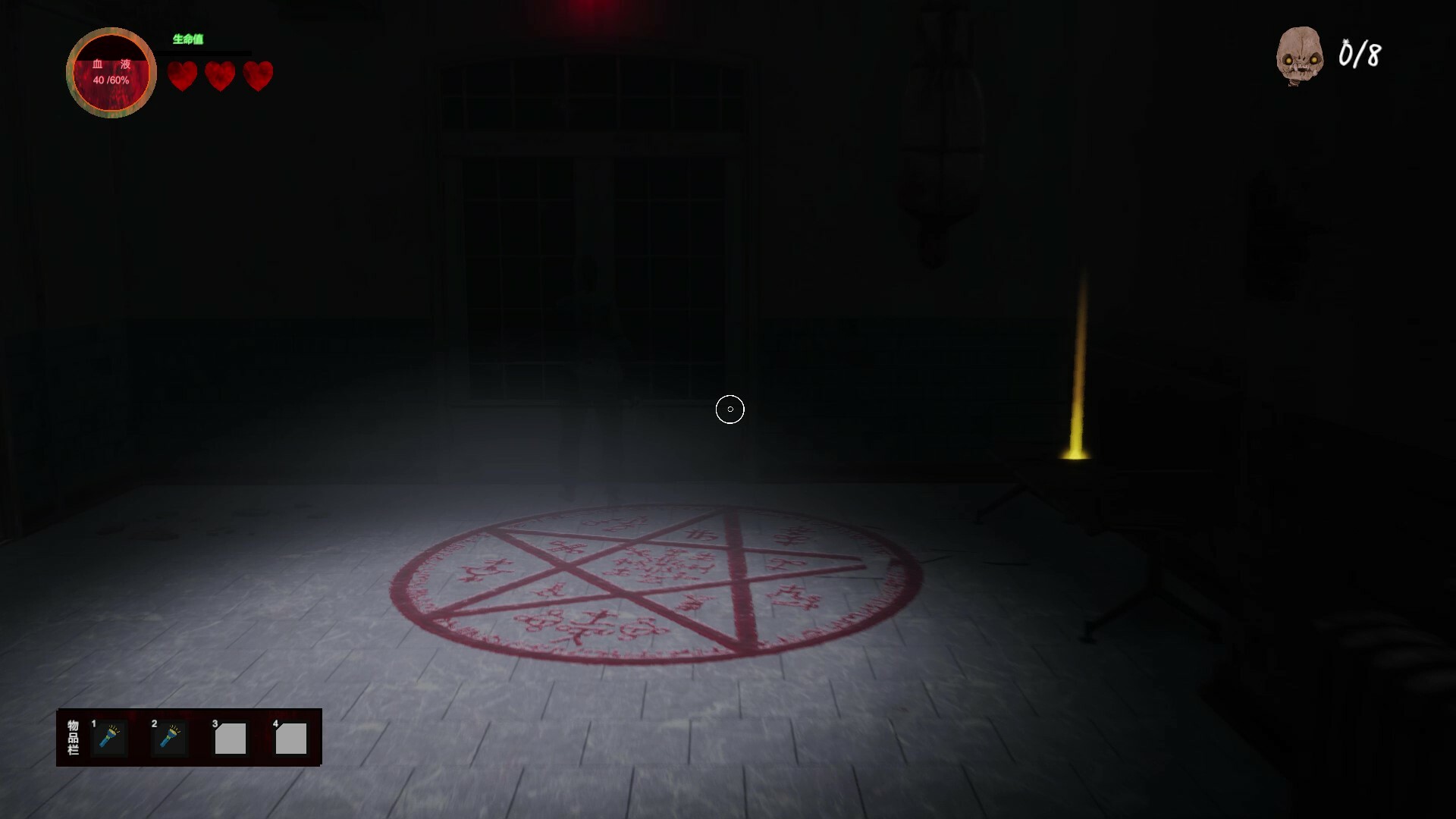Click the first red heart icon
The height and width of the screenshot is (819, 1456).
(182, 76)
